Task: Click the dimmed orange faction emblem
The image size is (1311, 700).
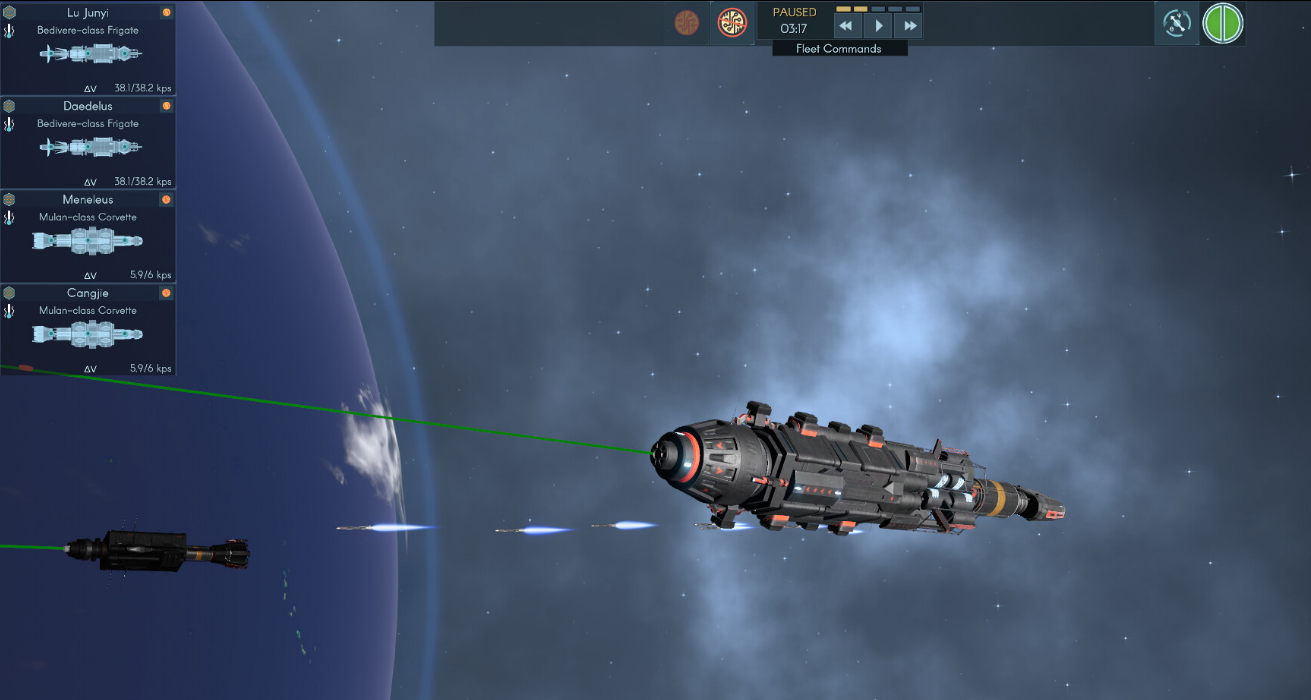Action: (x=687, y=22)
